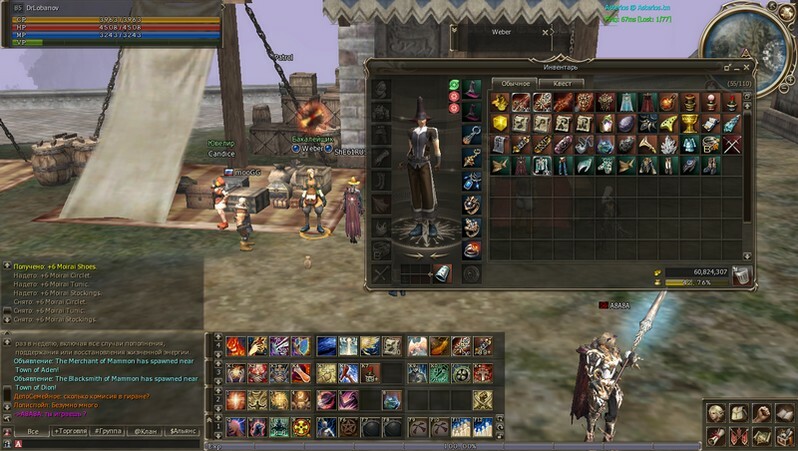798x451 pixels.
Task: Select the Weber target bar
Action: pyautogui.click(x=500, y=32)
